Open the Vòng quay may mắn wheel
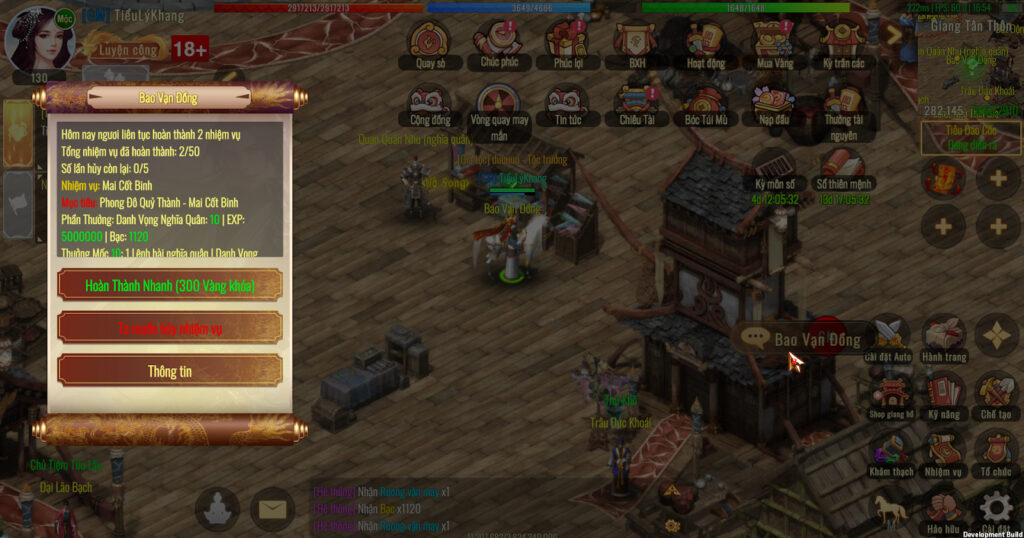 tap(497, 101)
